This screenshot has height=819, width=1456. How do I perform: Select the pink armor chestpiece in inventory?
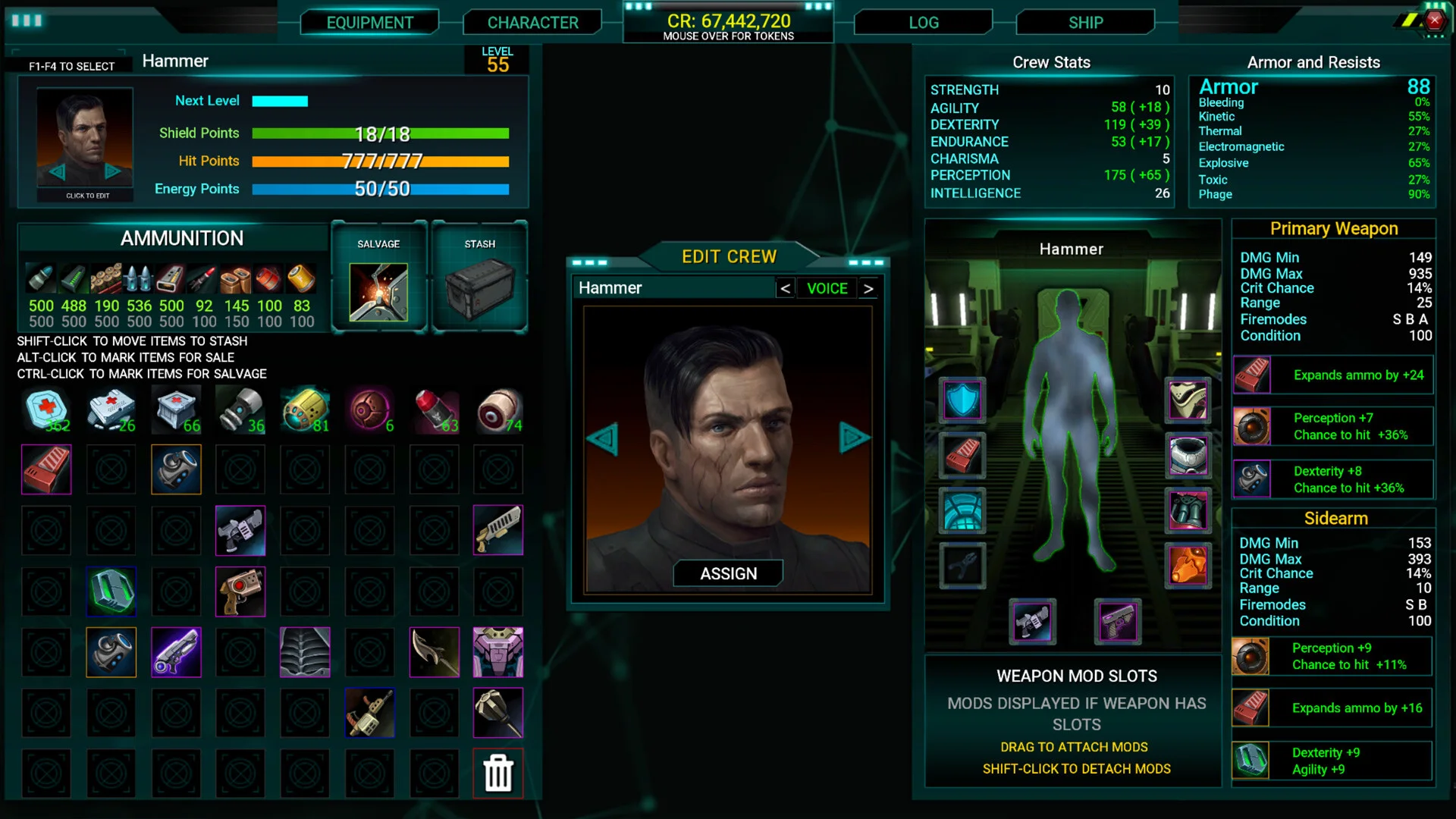tap(498, 652)
